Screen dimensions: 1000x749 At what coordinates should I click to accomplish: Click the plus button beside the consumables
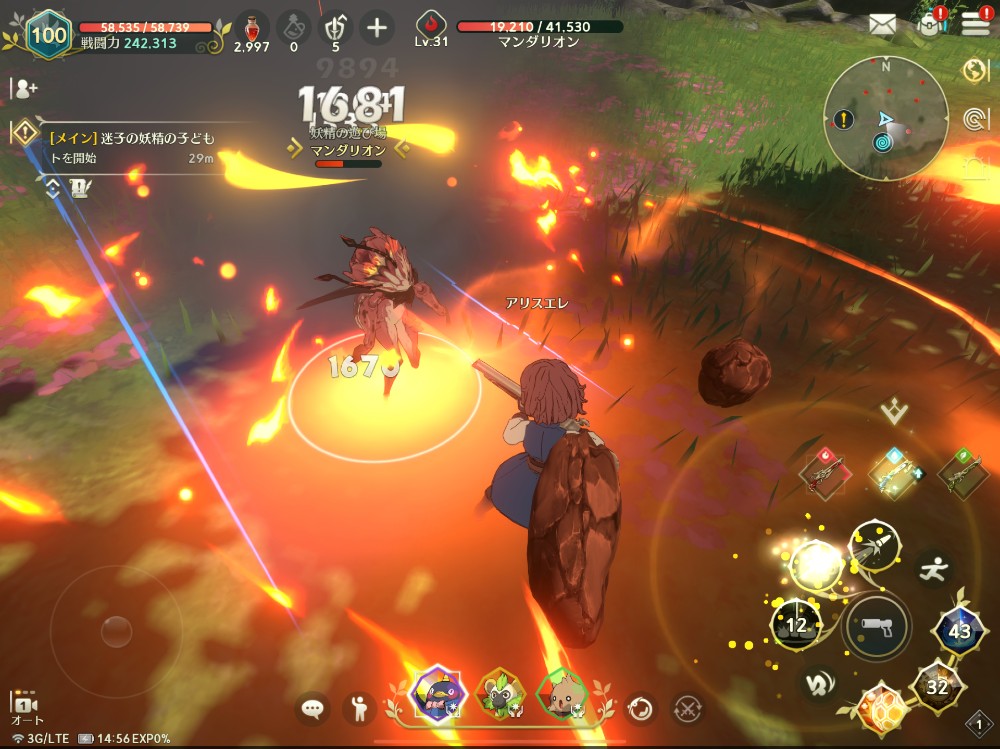tap(376, 27)
